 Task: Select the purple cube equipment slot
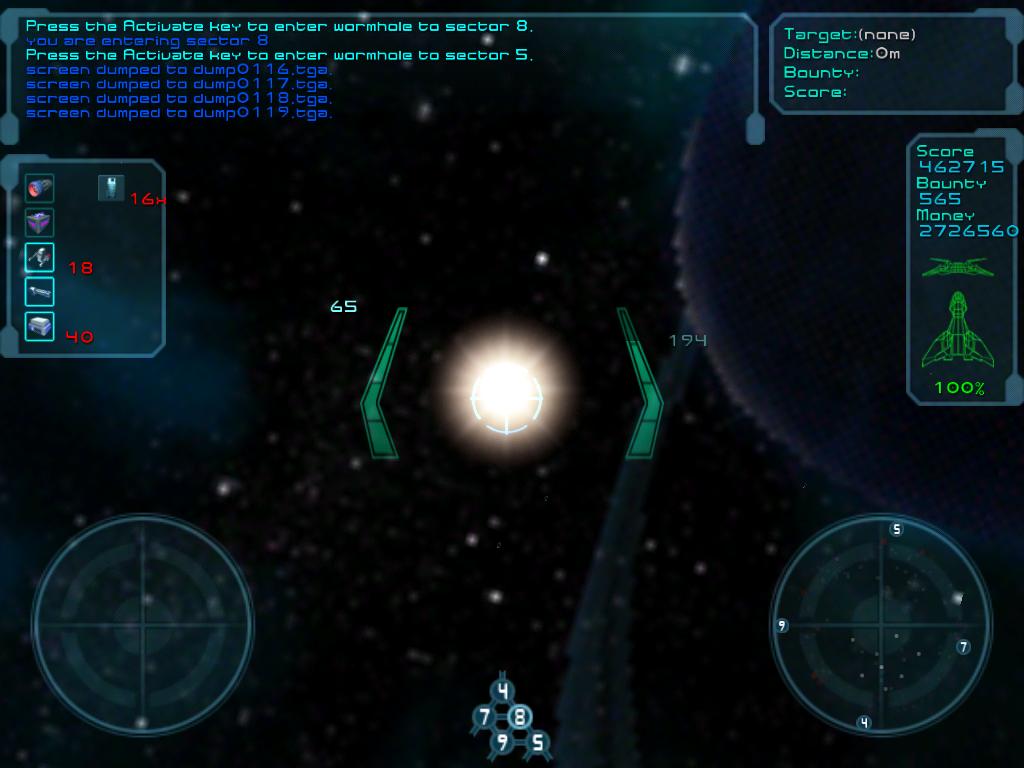pyautogui.click(x=40, y=223)
